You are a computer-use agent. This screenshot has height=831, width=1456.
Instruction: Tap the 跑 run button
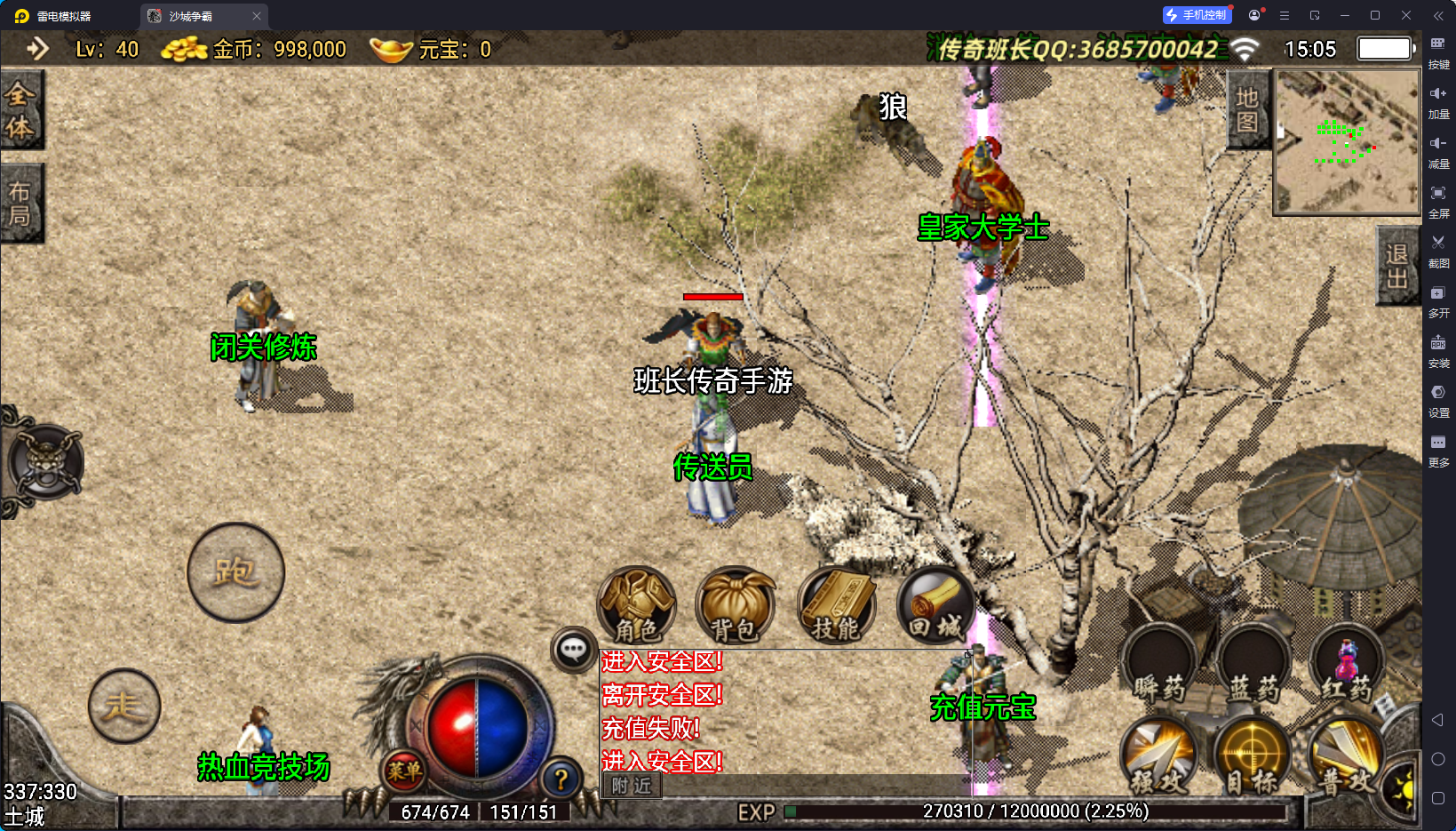pyautogui.click(x=235, y=572)
